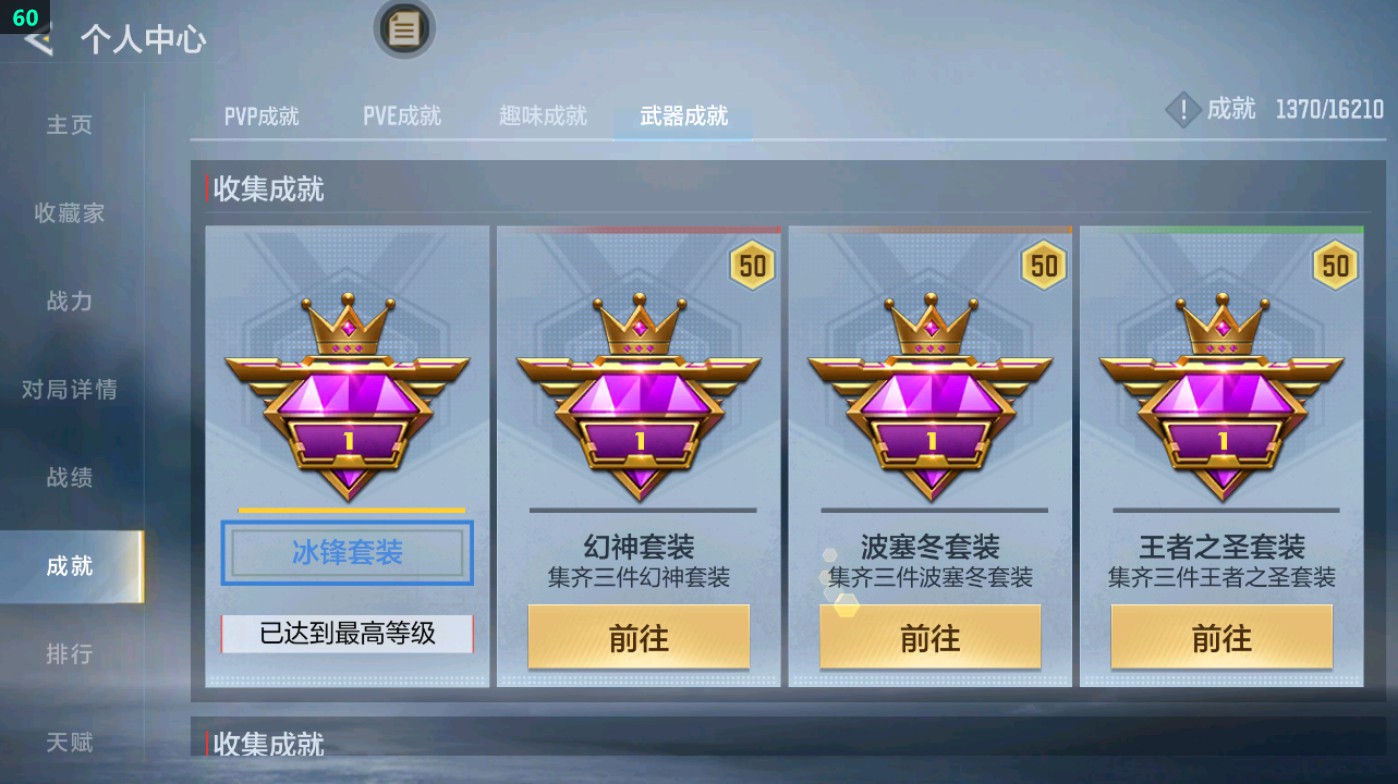Click 已达到最高等级 label on 冰锋套装
1398x784 pixels.
click(347, 634)
